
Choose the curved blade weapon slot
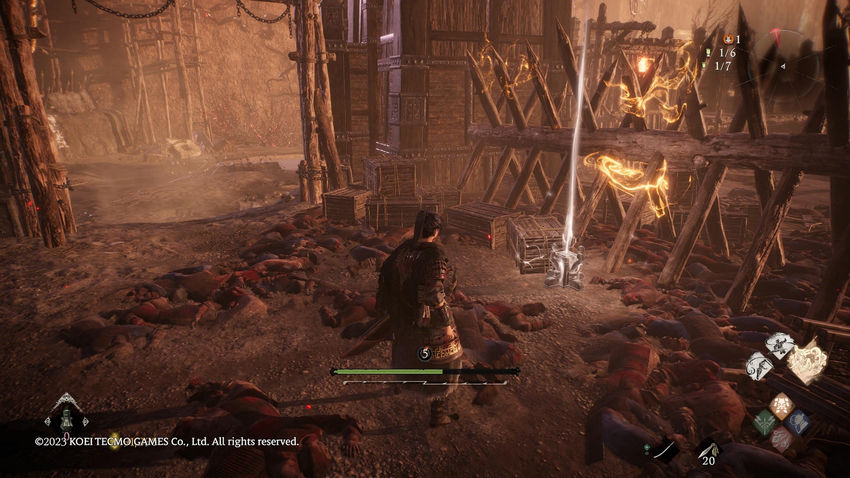coord(664,450)
